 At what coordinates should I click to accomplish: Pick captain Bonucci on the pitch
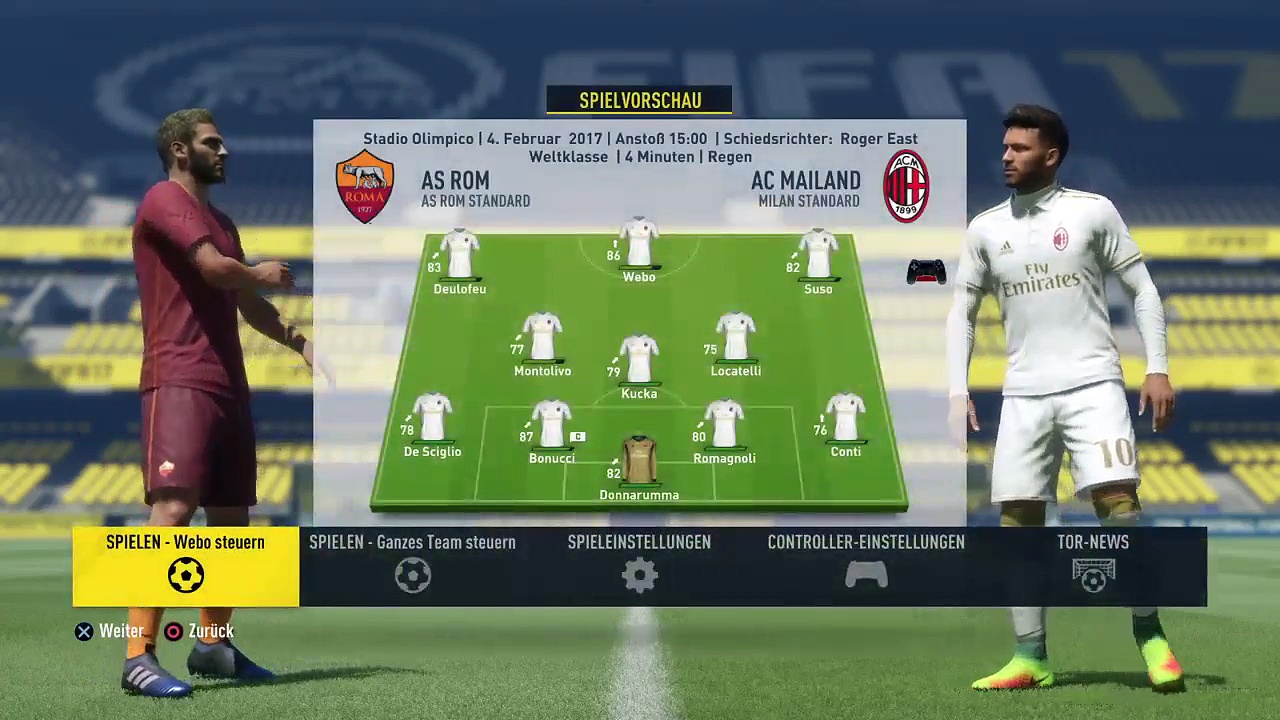(552, 425)
